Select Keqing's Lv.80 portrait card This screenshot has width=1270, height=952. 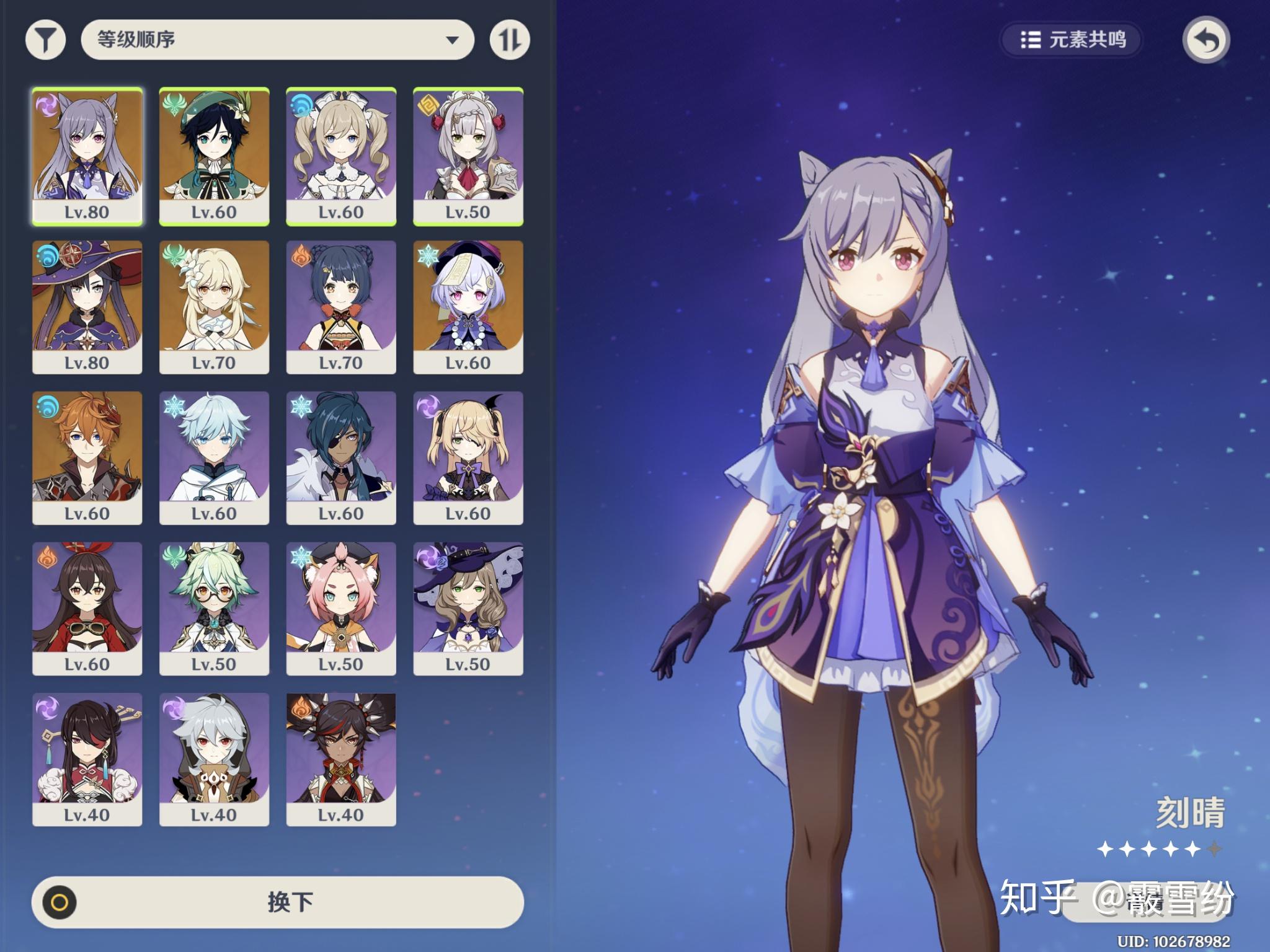[87, 156]
